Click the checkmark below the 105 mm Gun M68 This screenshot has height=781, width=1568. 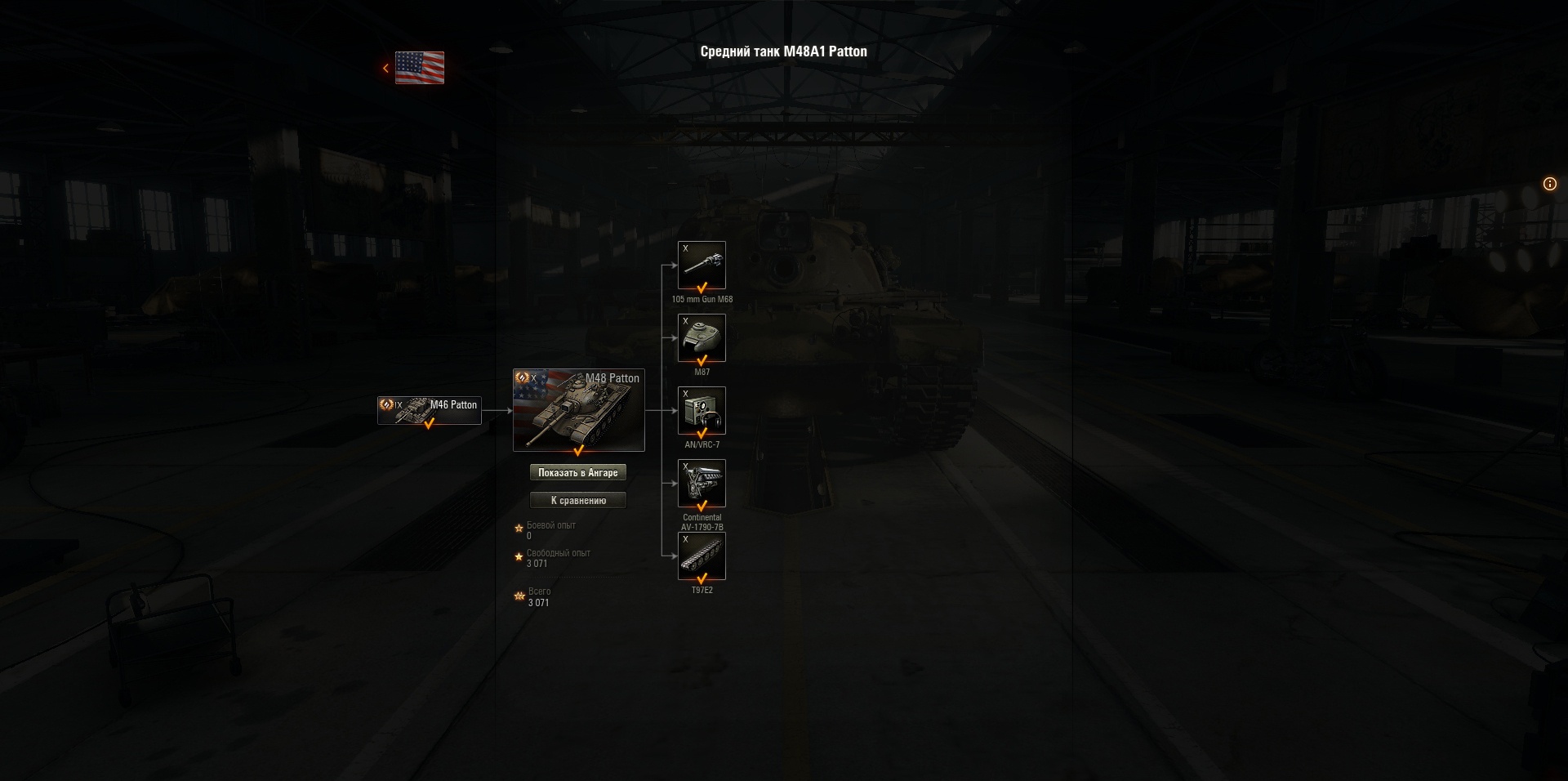(702, 288)
